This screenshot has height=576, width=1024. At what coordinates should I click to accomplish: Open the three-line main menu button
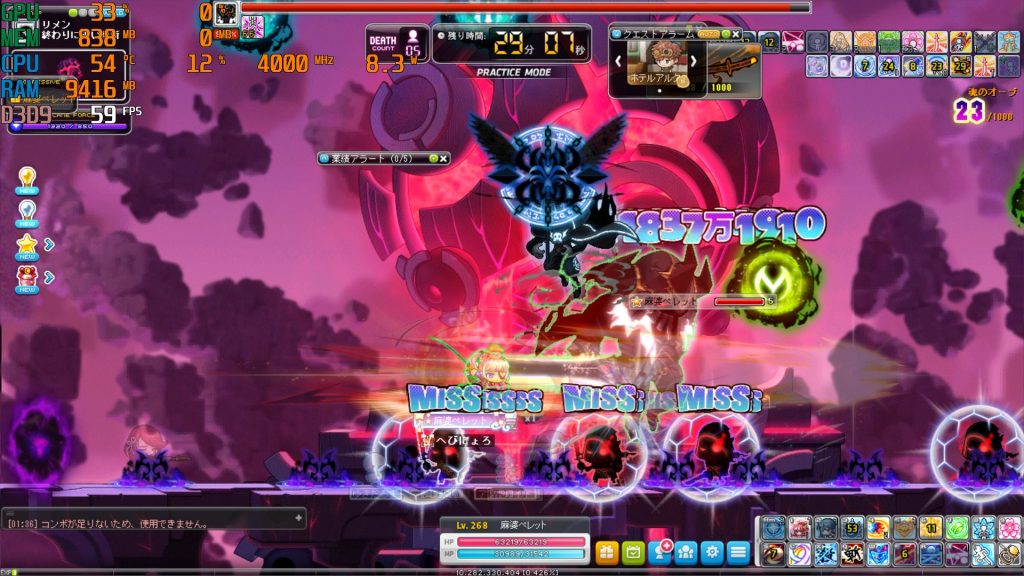pyautogui.click(x=738, y=551)
